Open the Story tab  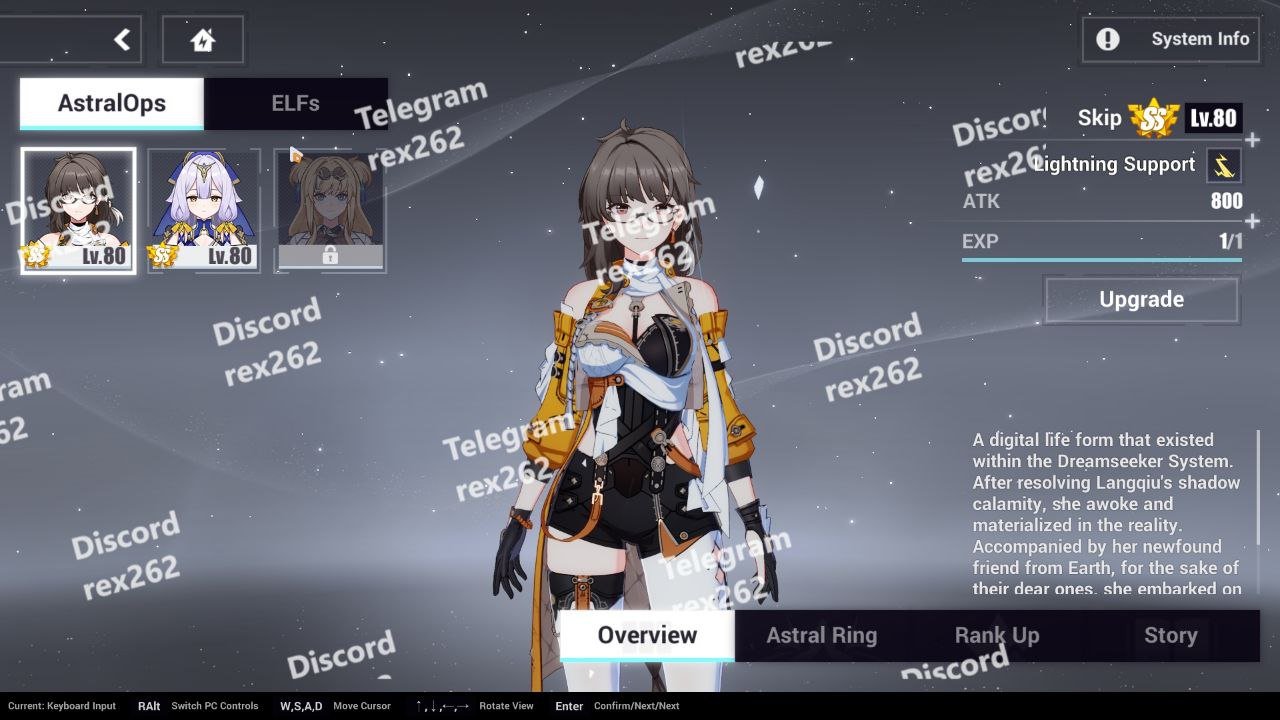(1170, 635)
